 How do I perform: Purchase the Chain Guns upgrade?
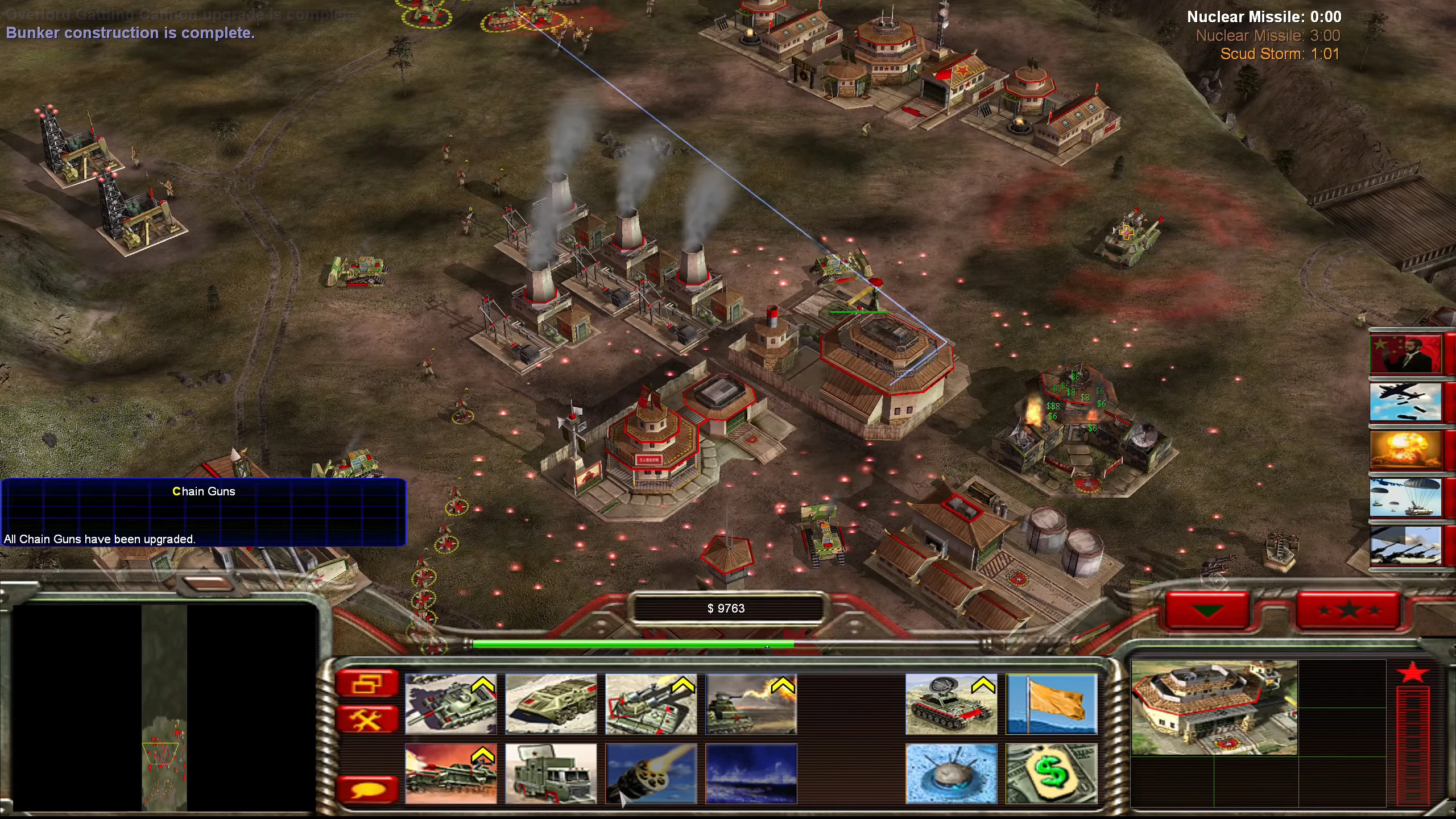click(x=652, y=773)
